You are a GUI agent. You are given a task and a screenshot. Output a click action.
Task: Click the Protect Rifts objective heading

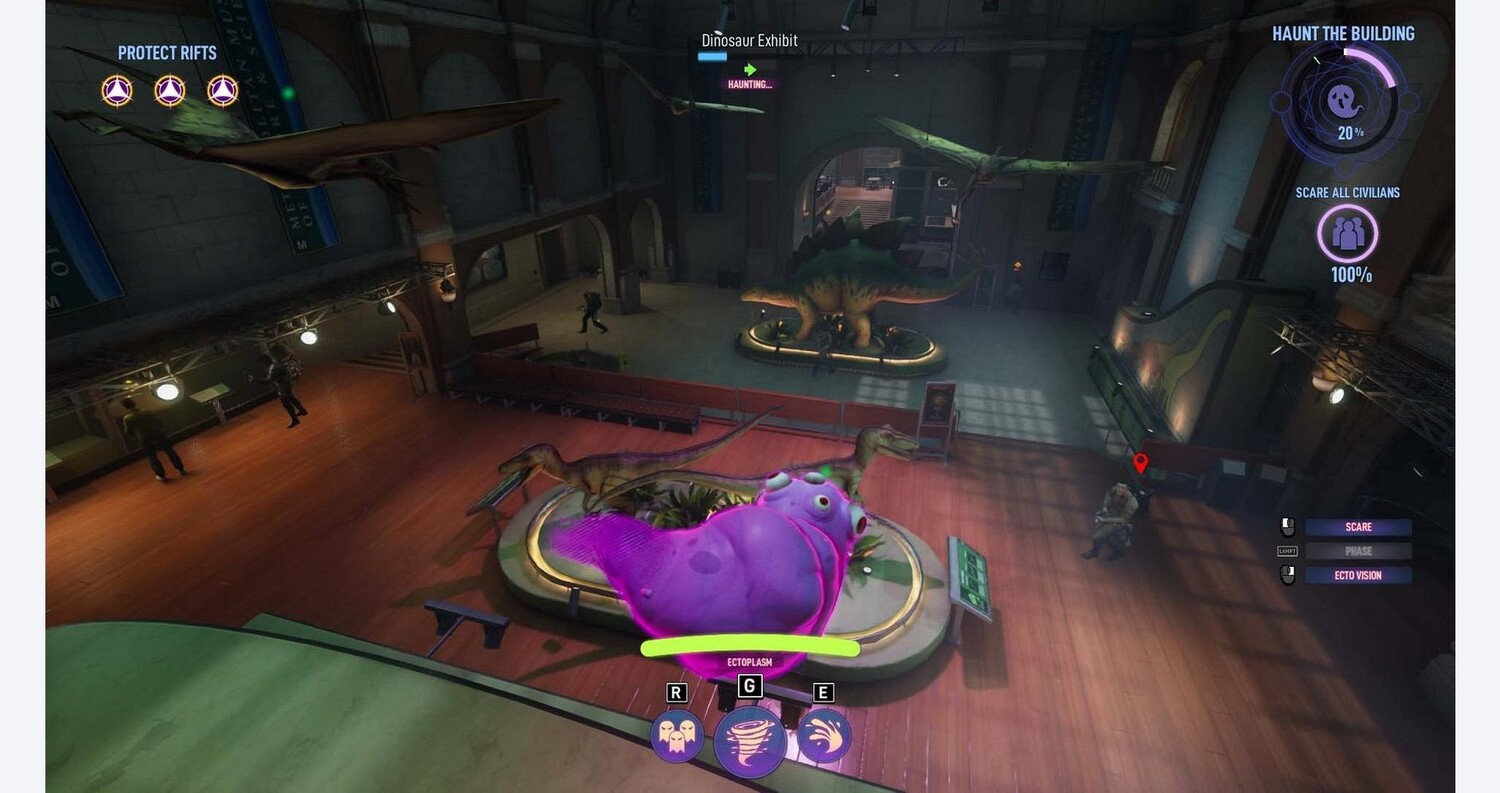click(x=167, y=53)
